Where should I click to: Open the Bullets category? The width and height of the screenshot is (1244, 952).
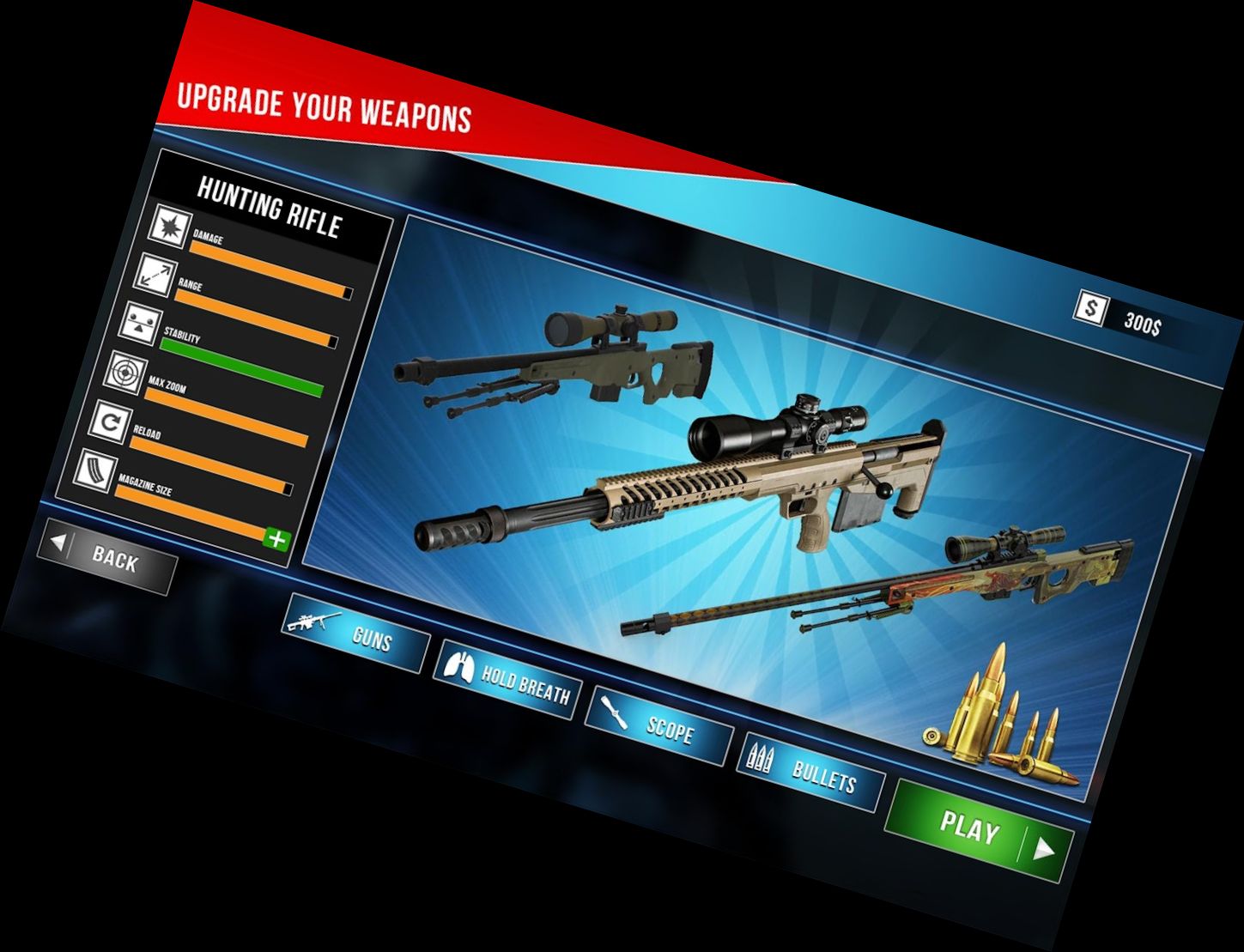pyautogui.click(x=810, y=773)
